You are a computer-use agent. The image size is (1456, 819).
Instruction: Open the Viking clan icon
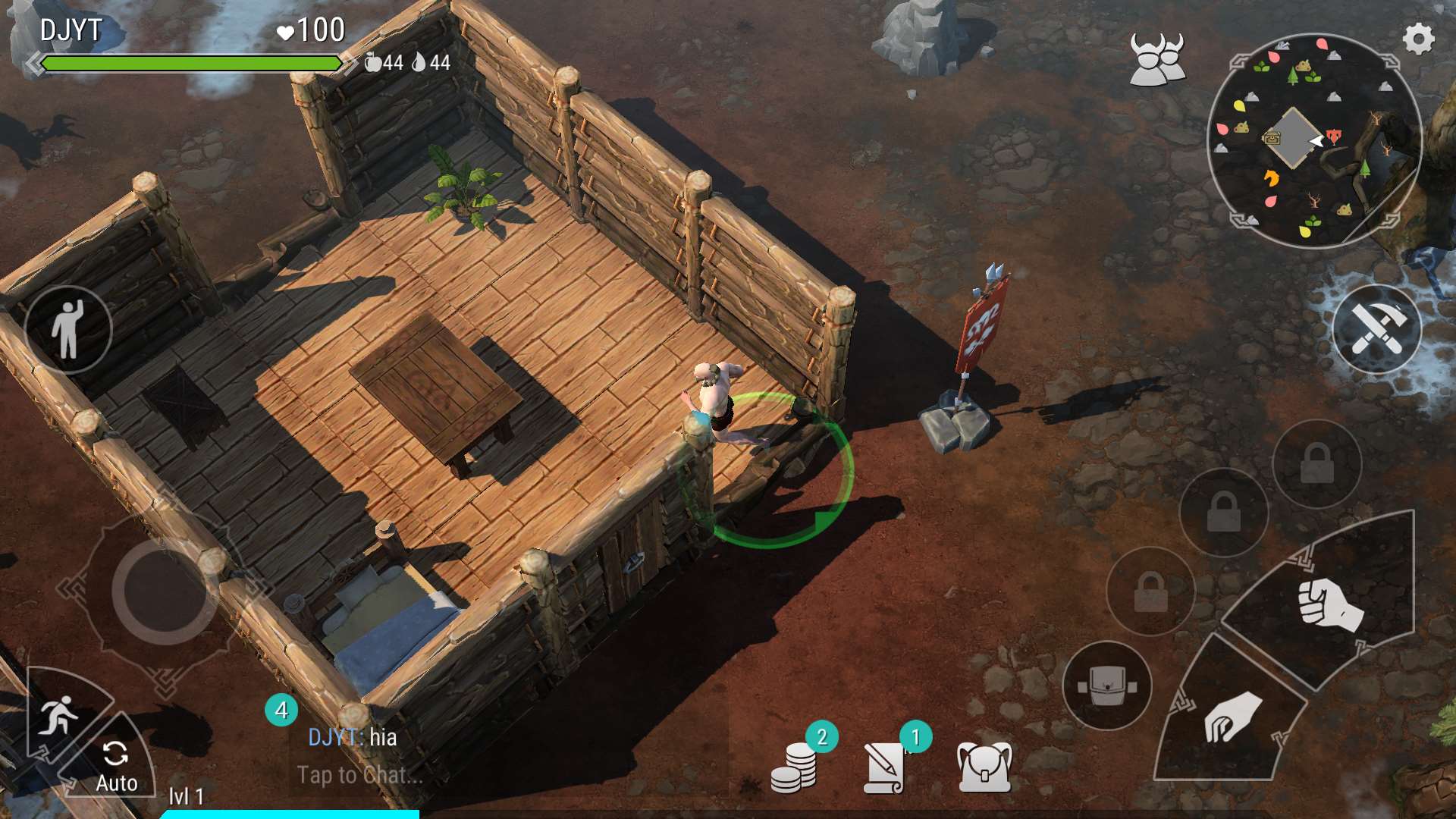point(1156,59)
